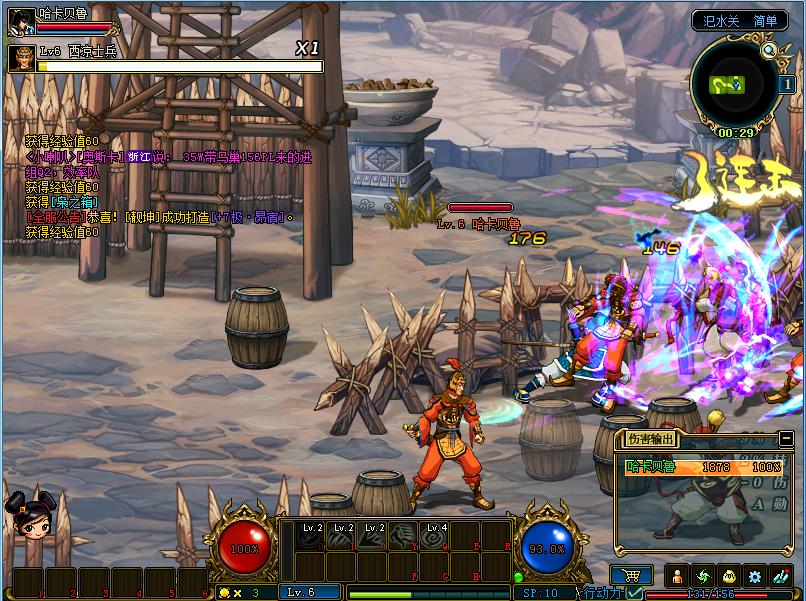806x601 pixels.
Task: Toggle the numbered 1 tab beside the minimap
Action: 787,84
